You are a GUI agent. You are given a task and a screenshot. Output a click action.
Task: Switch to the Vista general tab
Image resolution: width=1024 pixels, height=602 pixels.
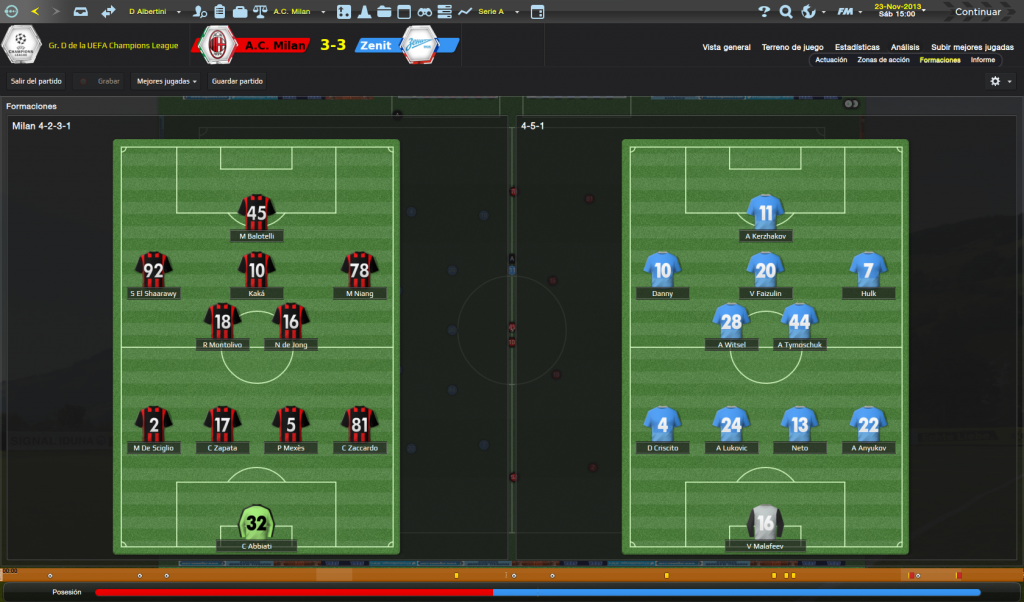(726, 47)
